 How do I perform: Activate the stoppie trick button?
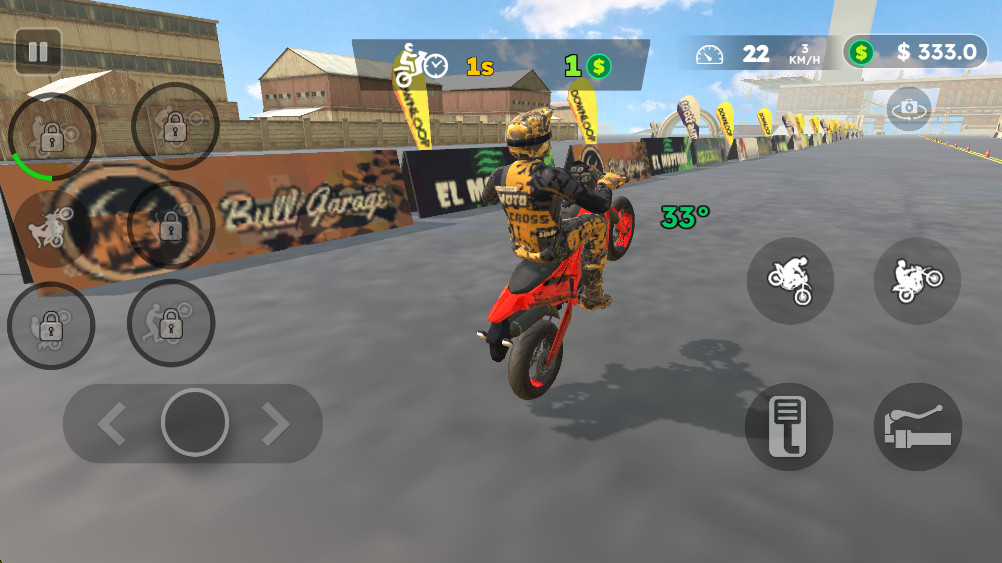(790, 281)
